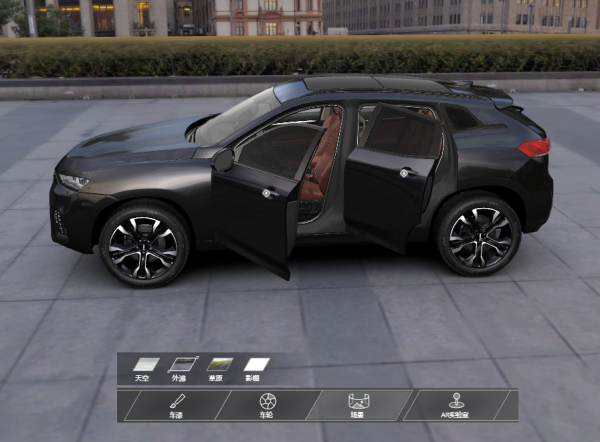
Task: Pick the 影棚 studio scene thumbnail
Action: pos(257,365)
